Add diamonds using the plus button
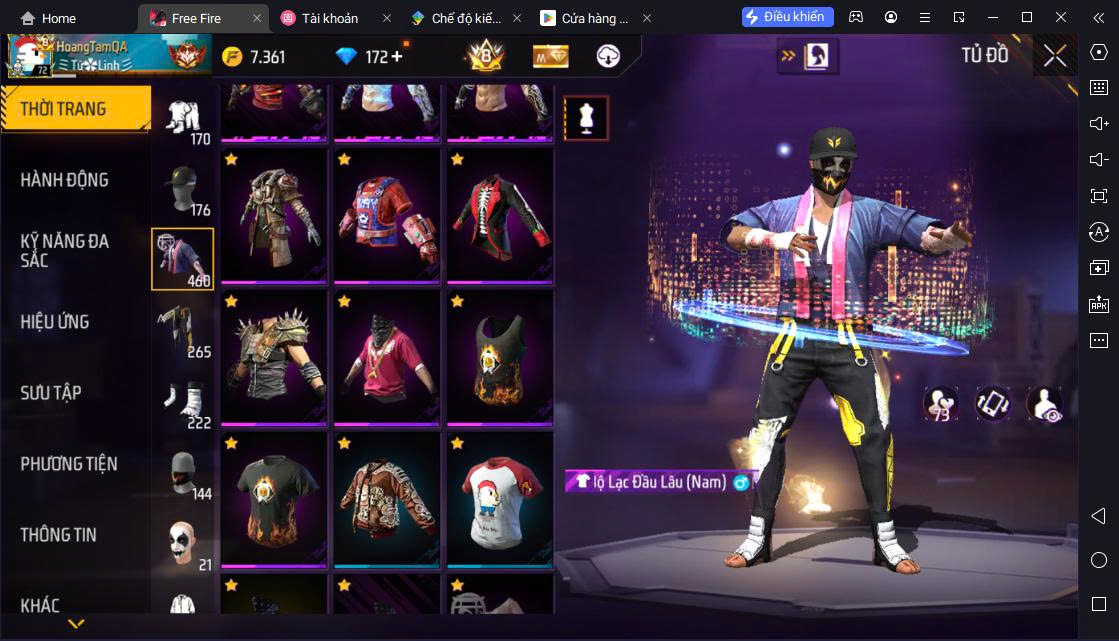 click(x=397, y=57)
